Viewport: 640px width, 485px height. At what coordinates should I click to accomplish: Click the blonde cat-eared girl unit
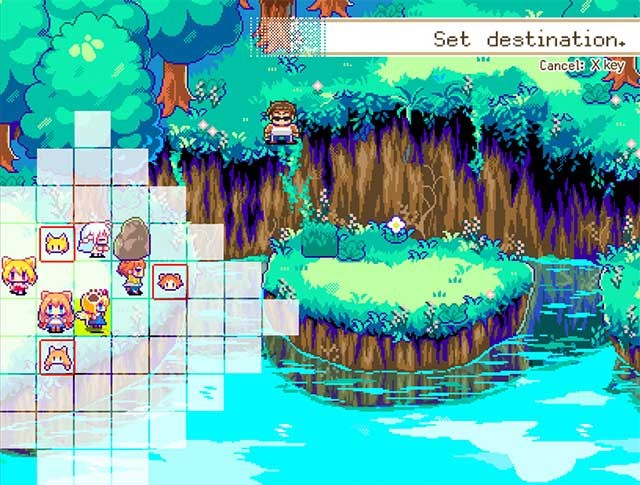point(18,277)
